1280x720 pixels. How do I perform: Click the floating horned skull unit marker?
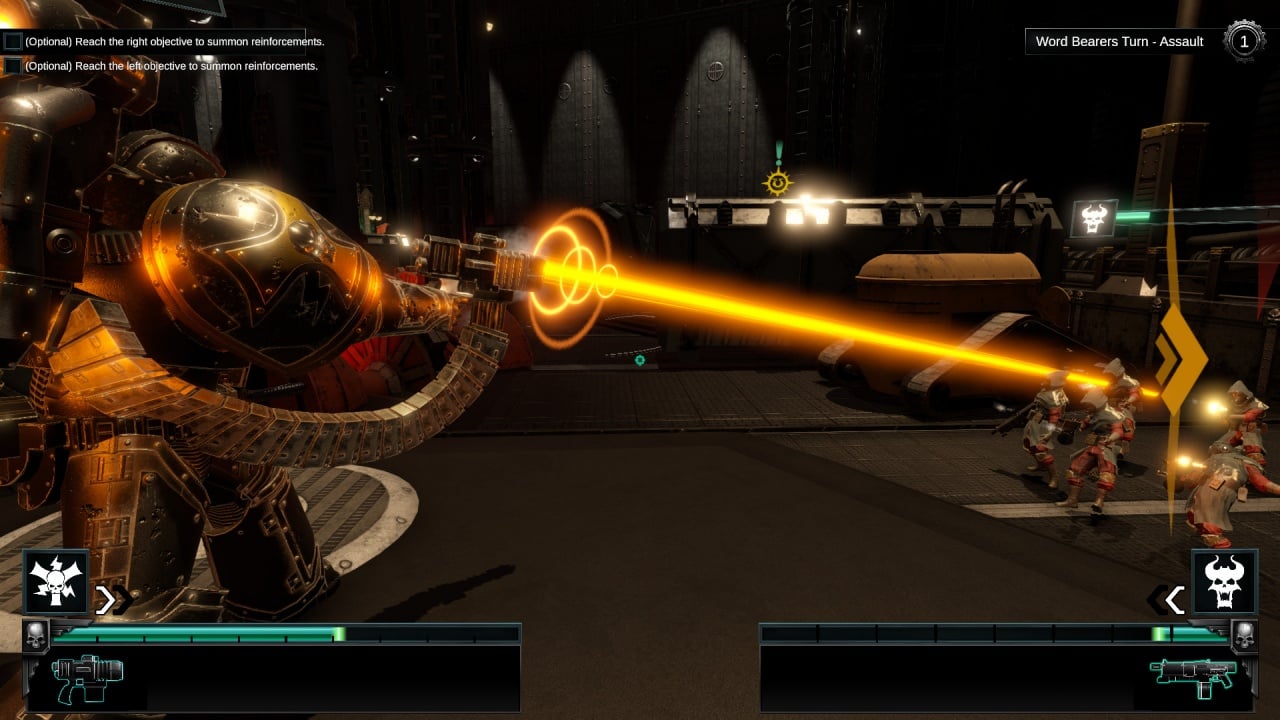click(x=1093, y=218)
